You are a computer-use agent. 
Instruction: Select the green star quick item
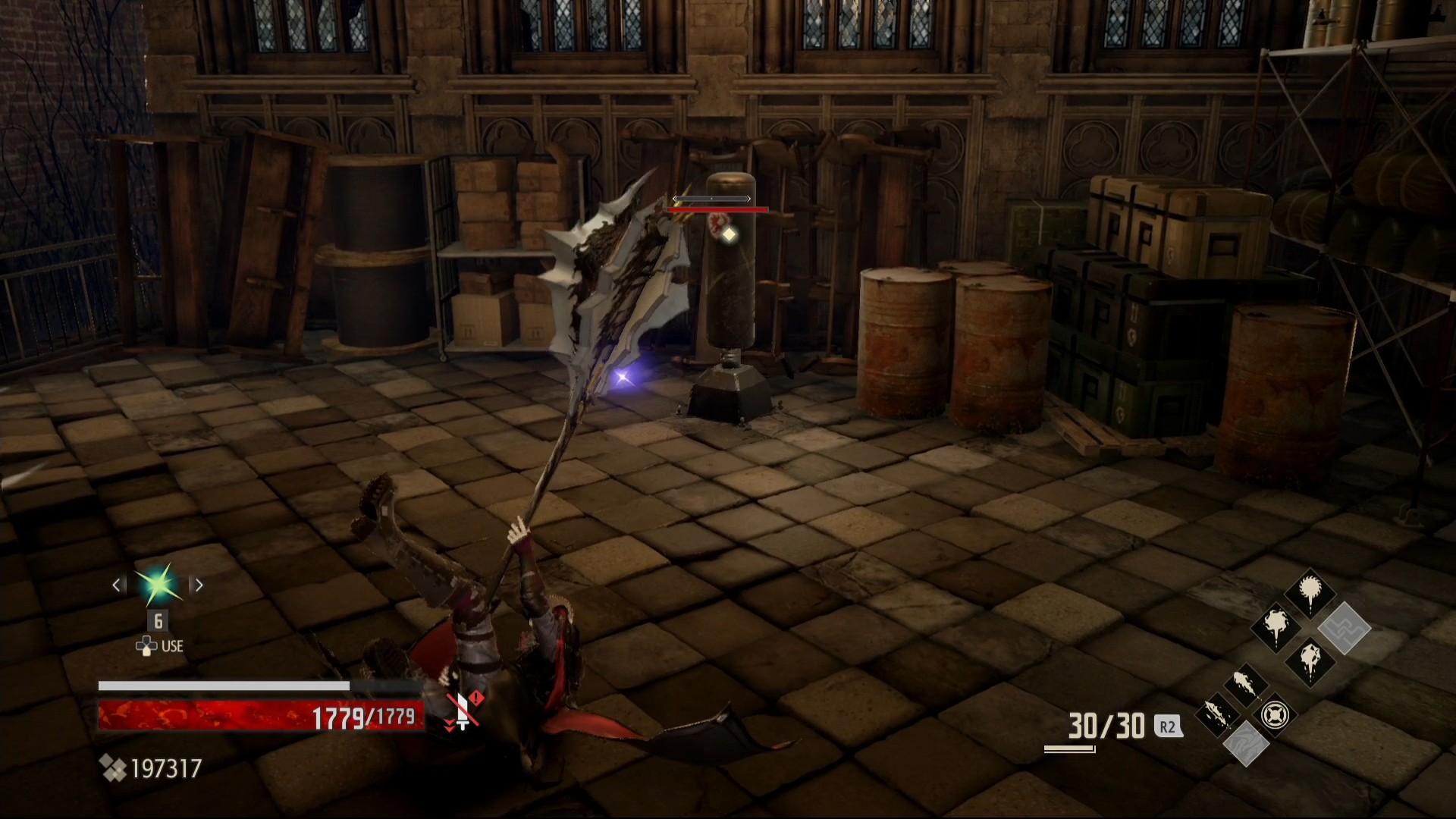coord(159,585)
